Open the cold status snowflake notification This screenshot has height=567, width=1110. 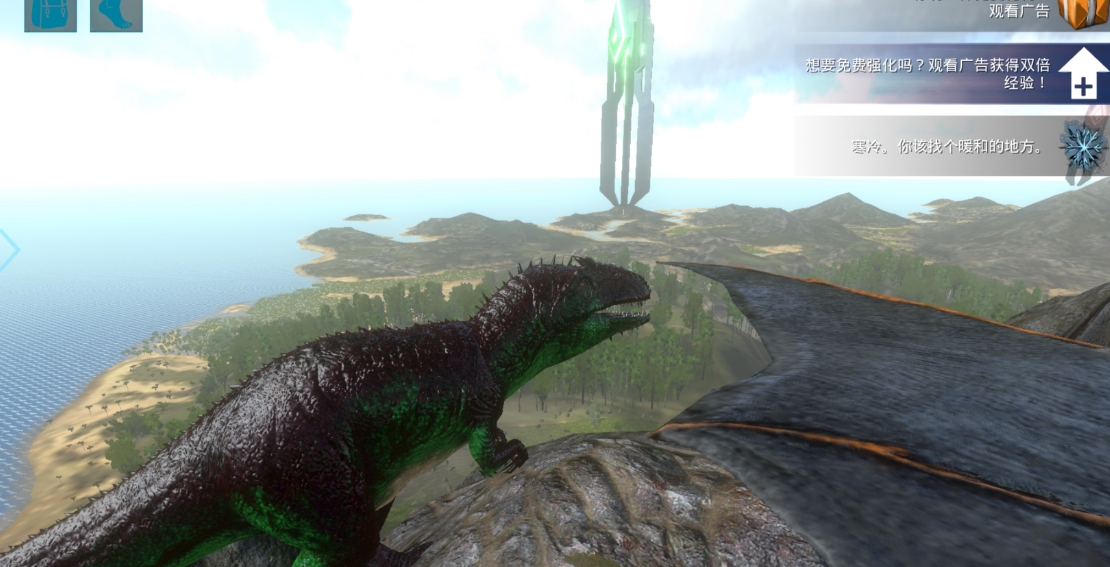point(1082,146)
